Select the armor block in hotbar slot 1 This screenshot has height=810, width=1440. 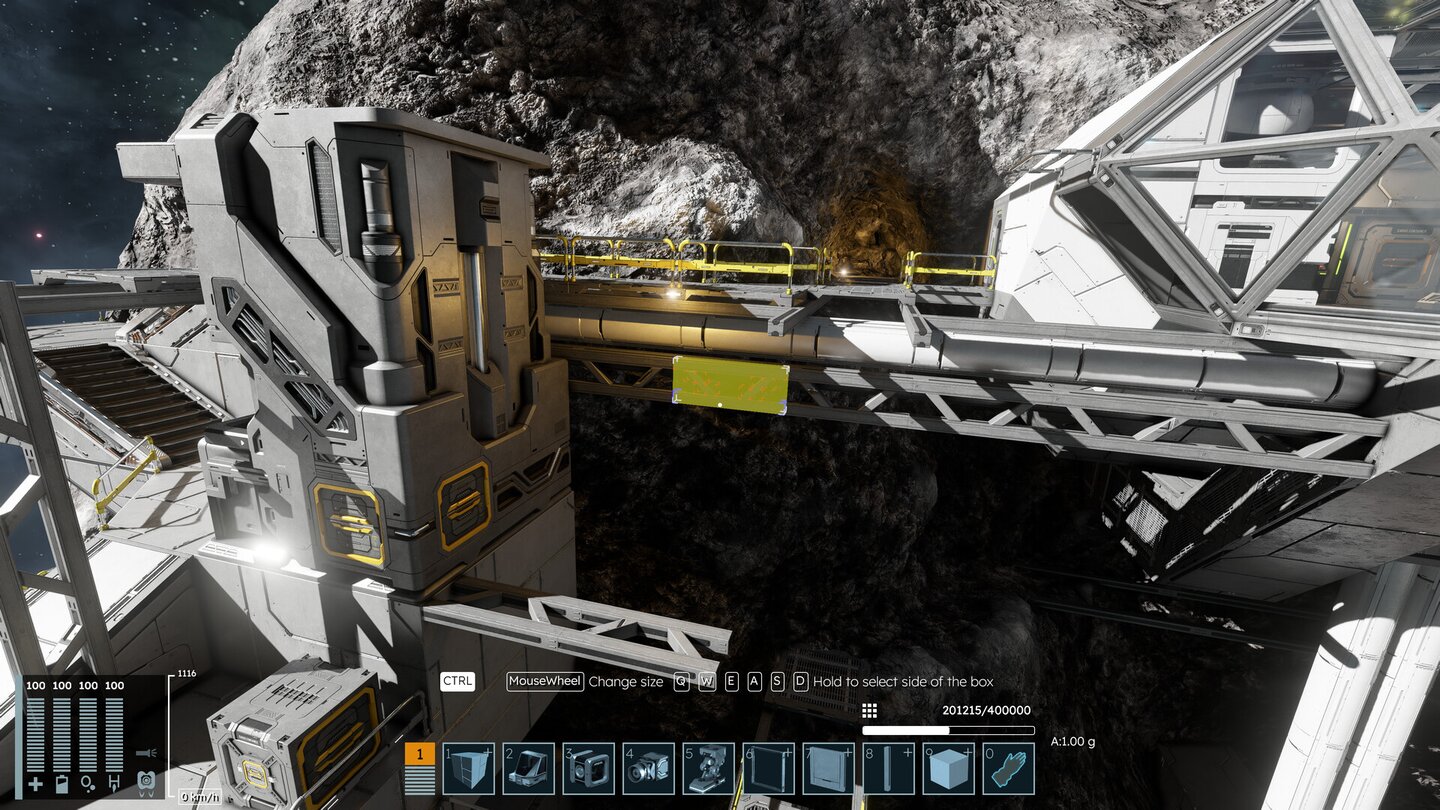470,768
